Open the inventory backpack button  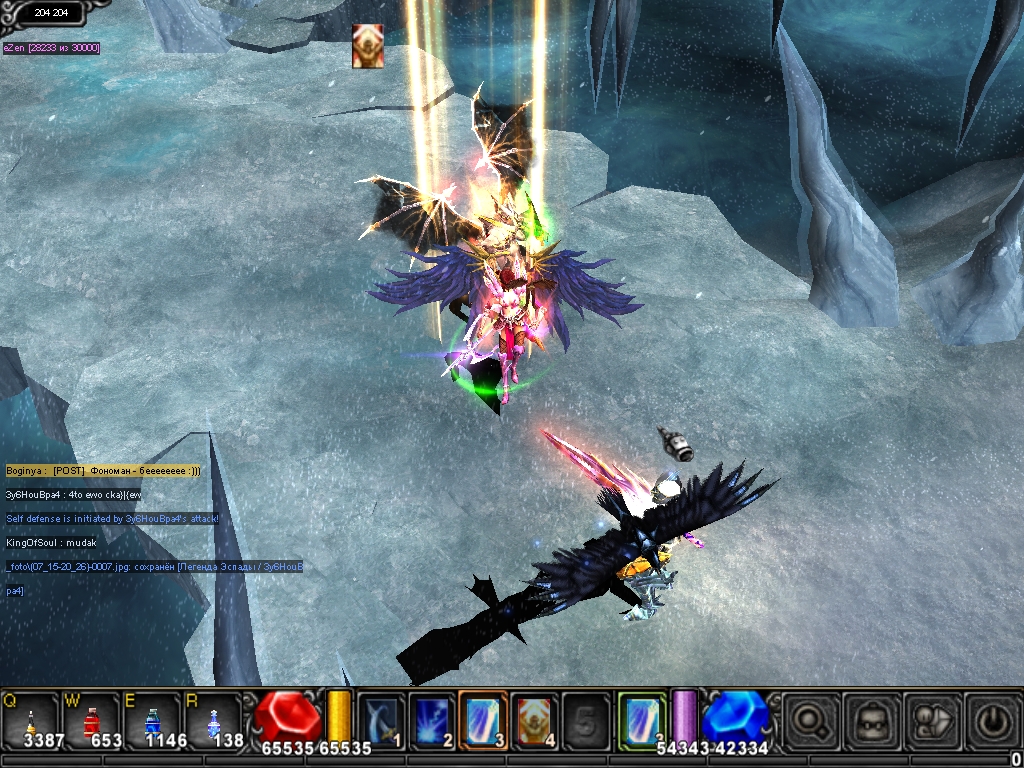pyautogui.click(x=870, y=720)
